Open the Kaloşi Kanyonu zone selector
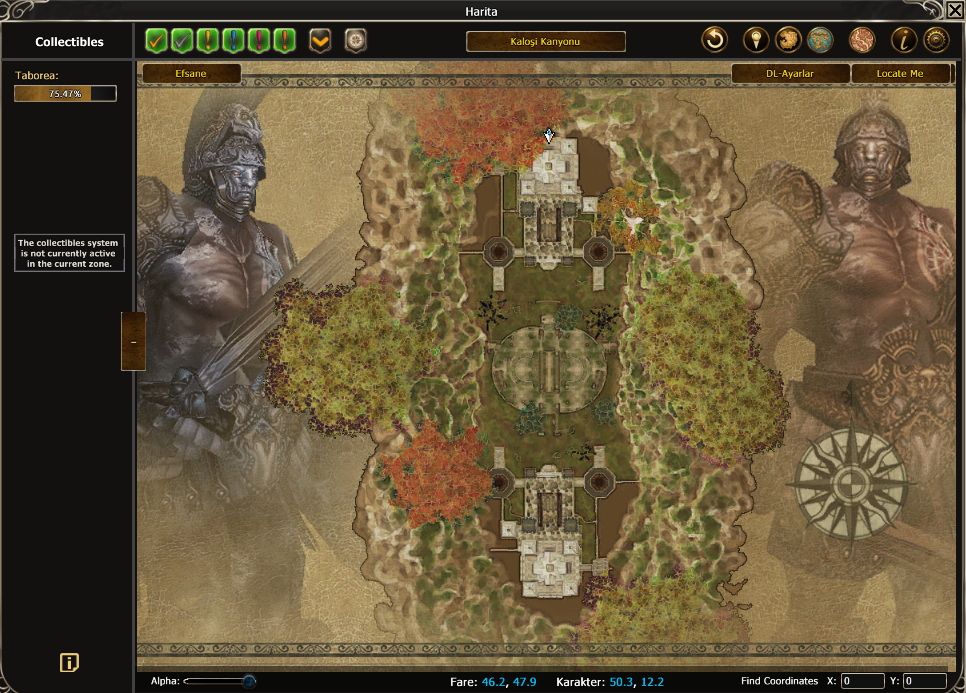This screenshot has height=693, width=966. tap(546, 42)
